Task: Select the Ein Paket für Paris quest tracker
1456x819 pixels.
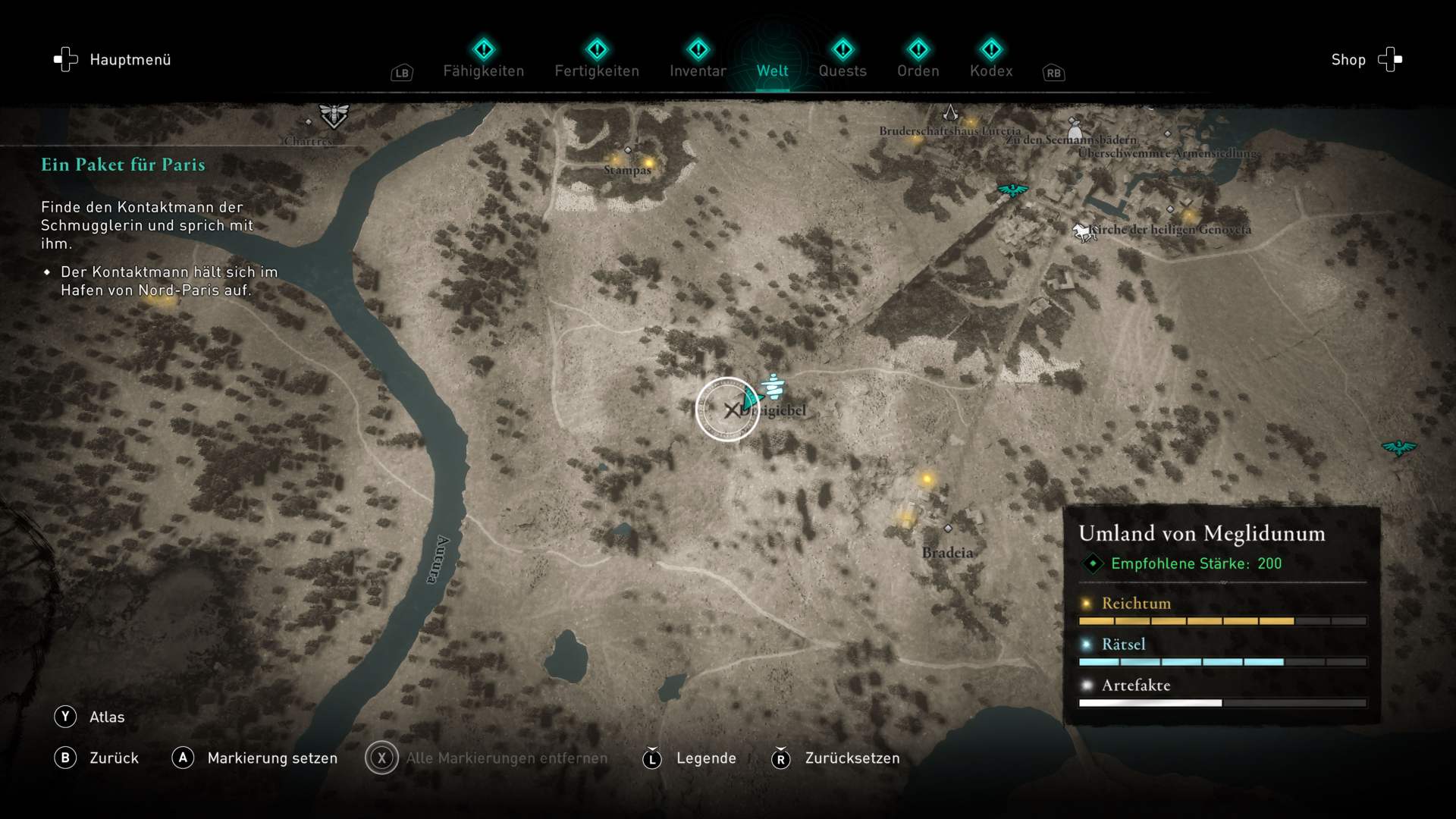Action: click(x=123, y=165)
